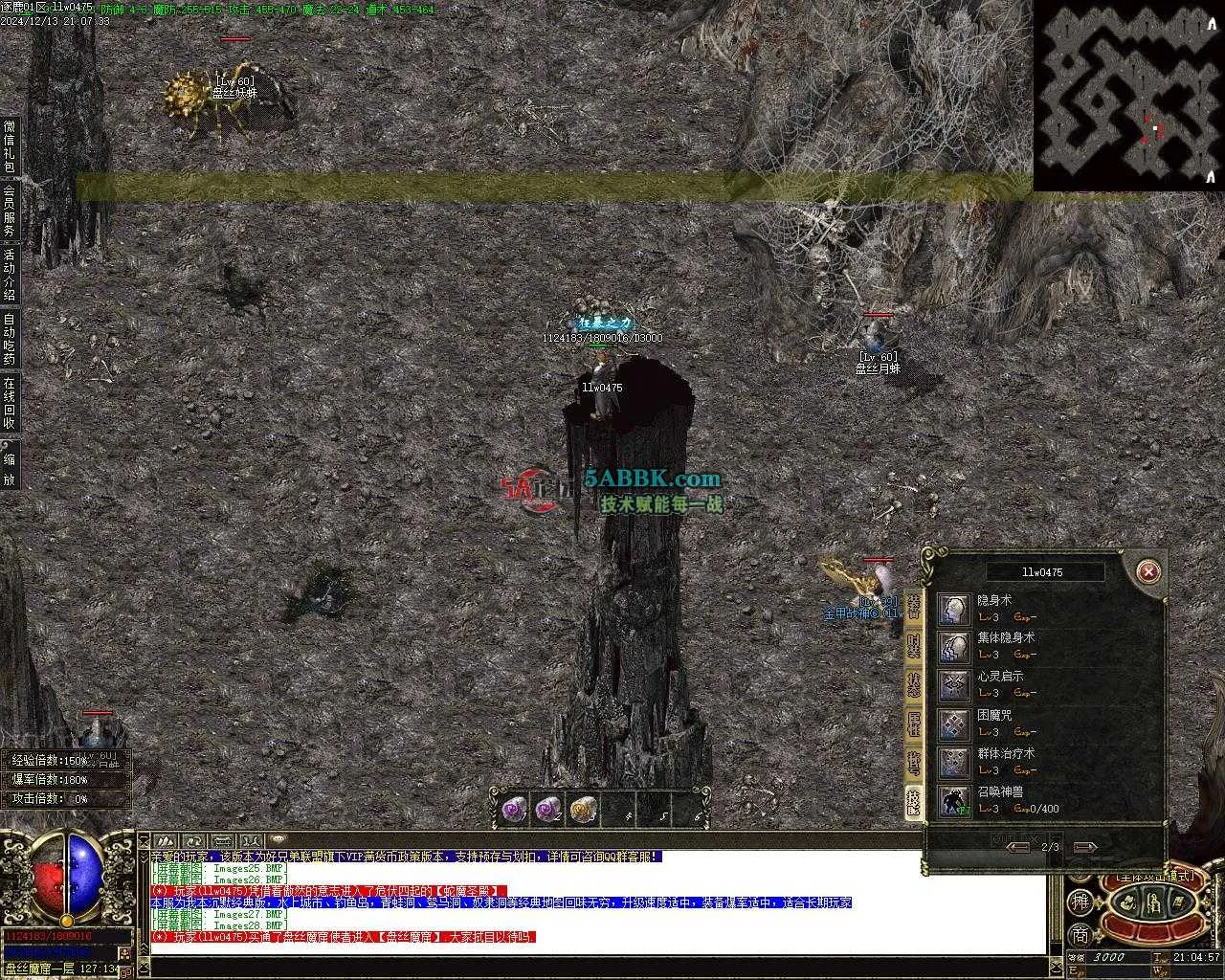
Task: Show the 活动介绍 event introduction
Action: (10, 274)
